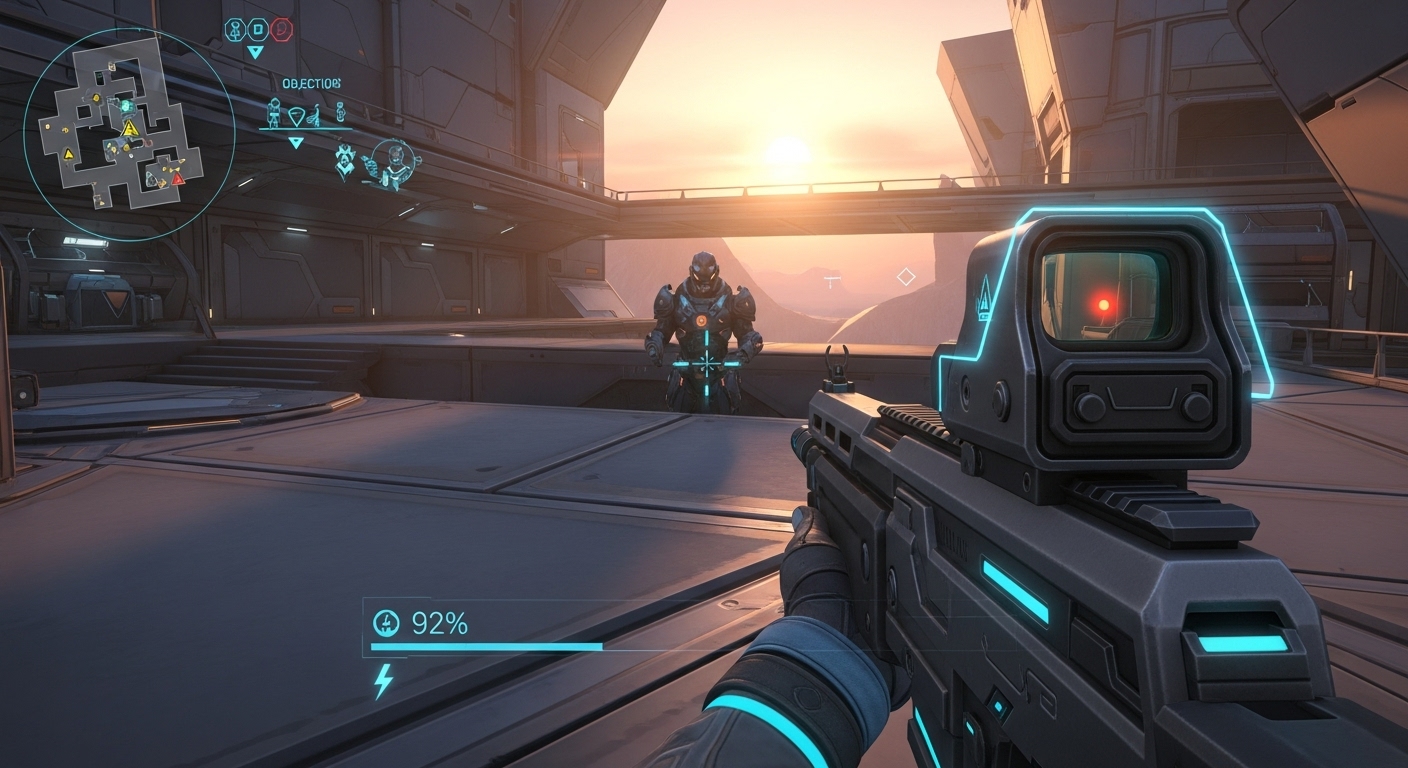Select the shield-shaped objective icon

tap(296, 116)
